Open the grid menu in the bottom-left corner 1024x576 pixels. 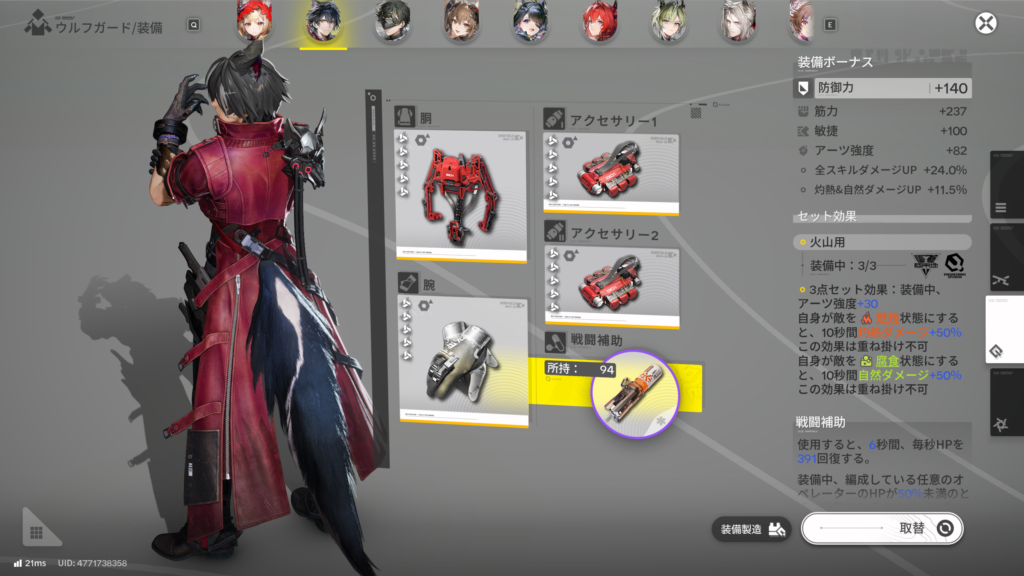35,533
